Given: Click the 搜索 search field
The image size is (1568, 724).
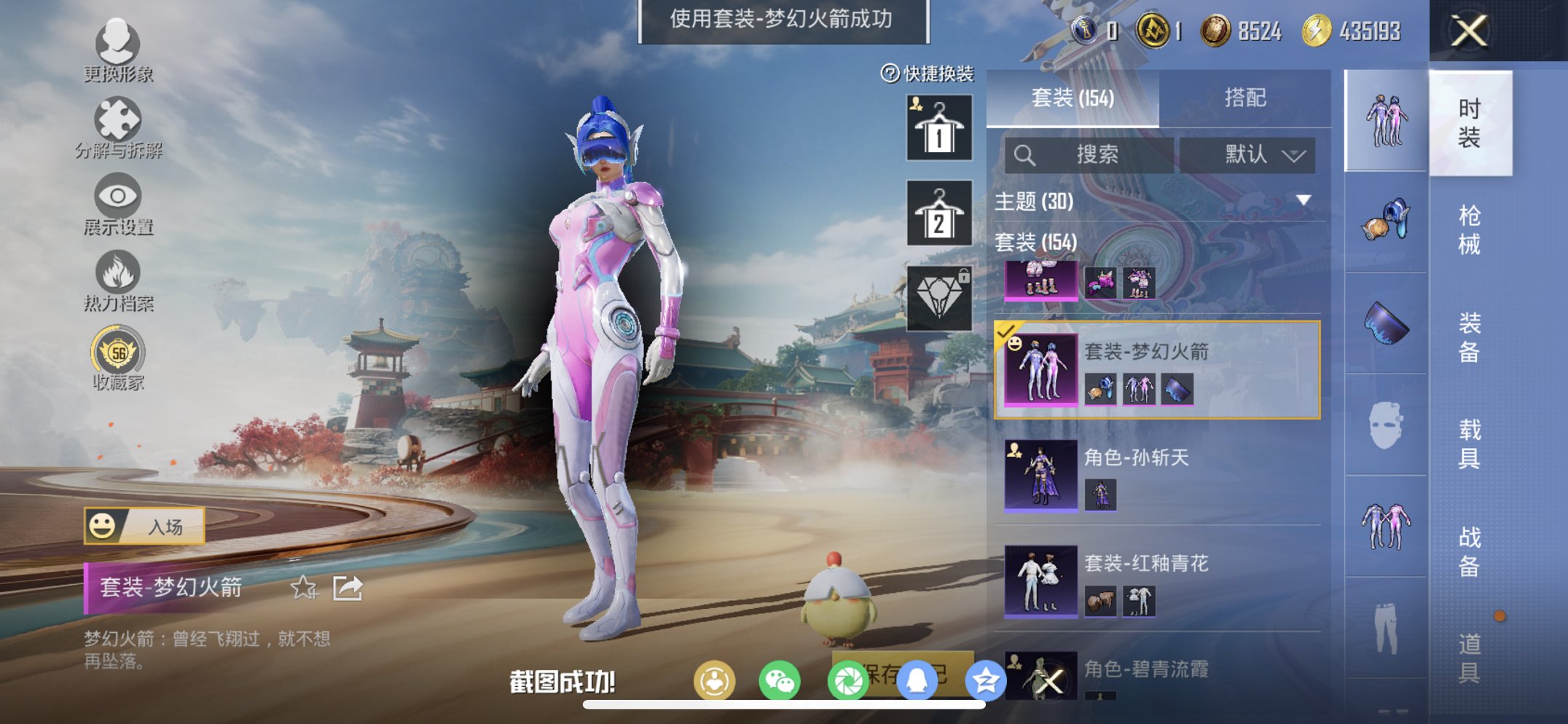Looking at the screenshot, I should pos(1093,154).
